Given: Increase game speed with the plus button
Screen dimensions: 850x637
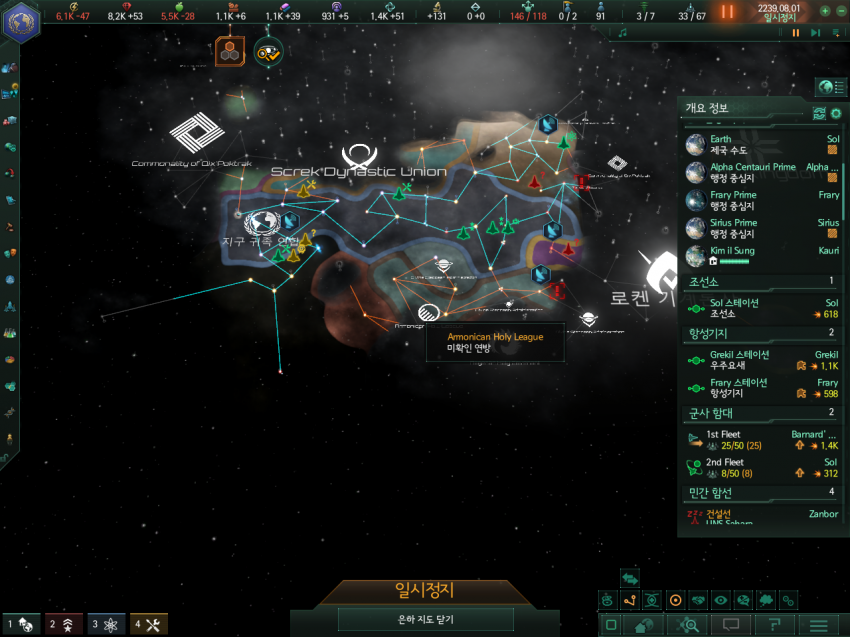Looking at the screenshot, I should click(825, 11).
